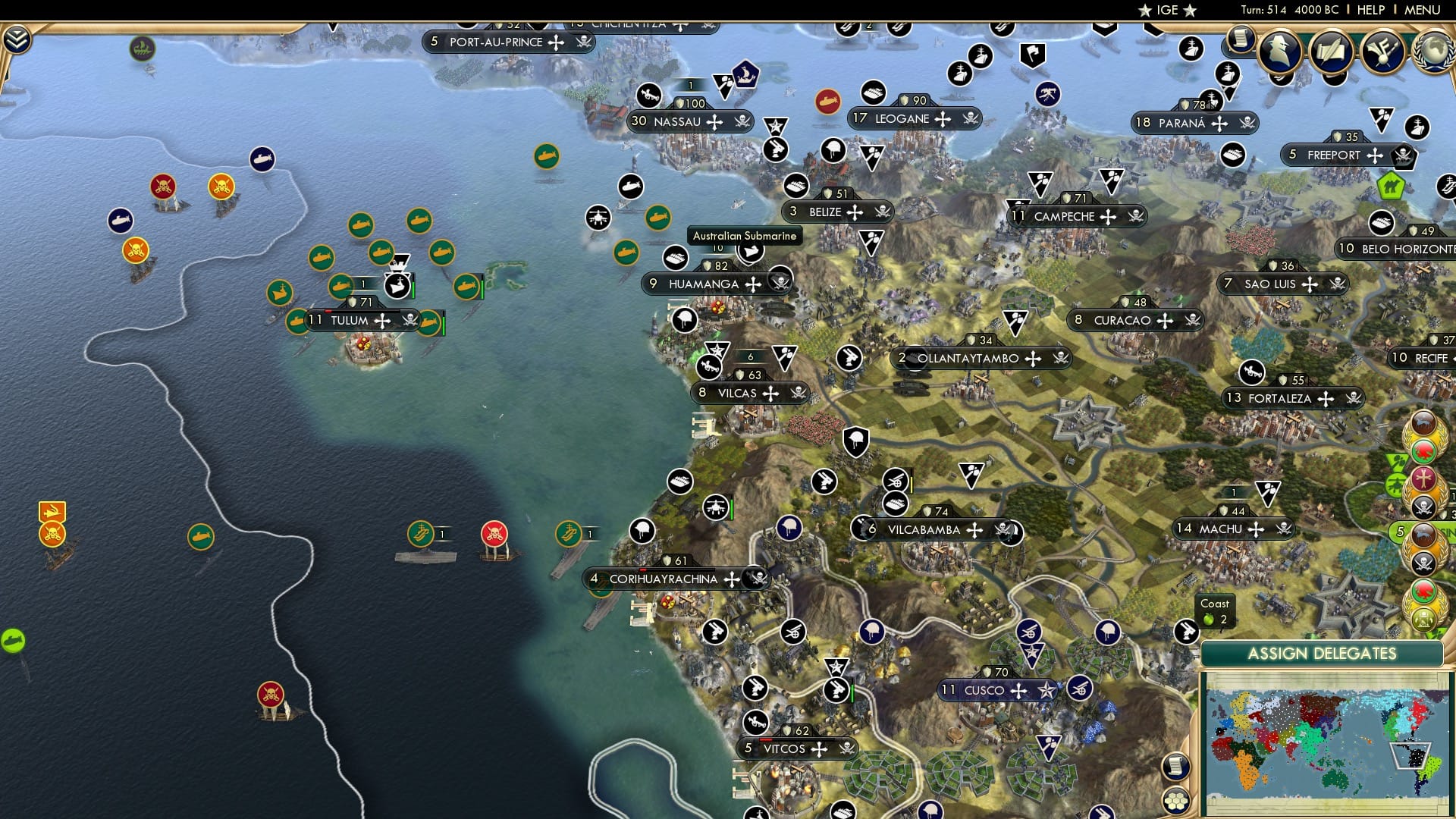Click the cross religion medallion on the right side

(x=1424, y=479)
